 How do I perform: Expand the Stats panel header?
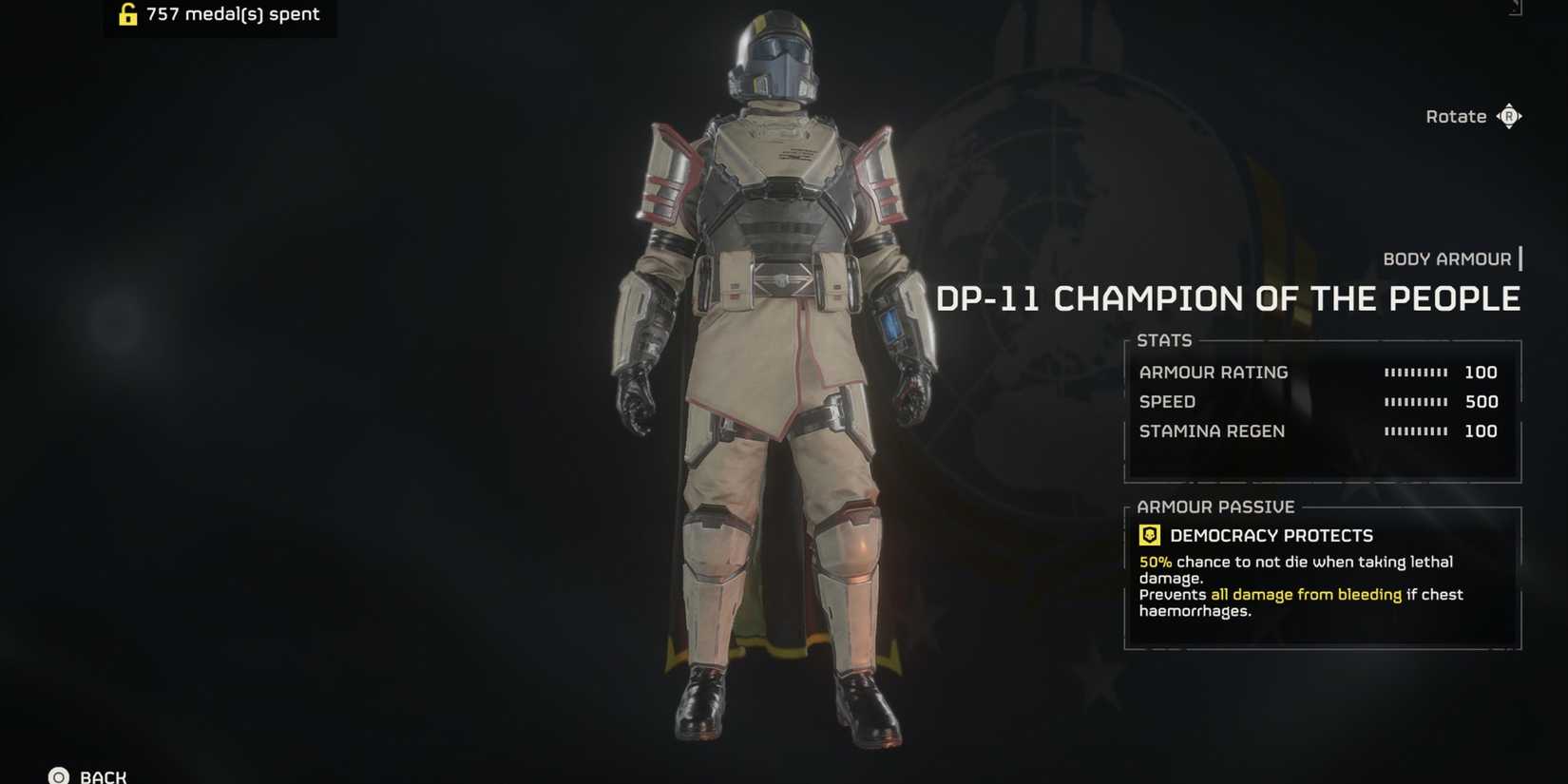click(1165, 340)
